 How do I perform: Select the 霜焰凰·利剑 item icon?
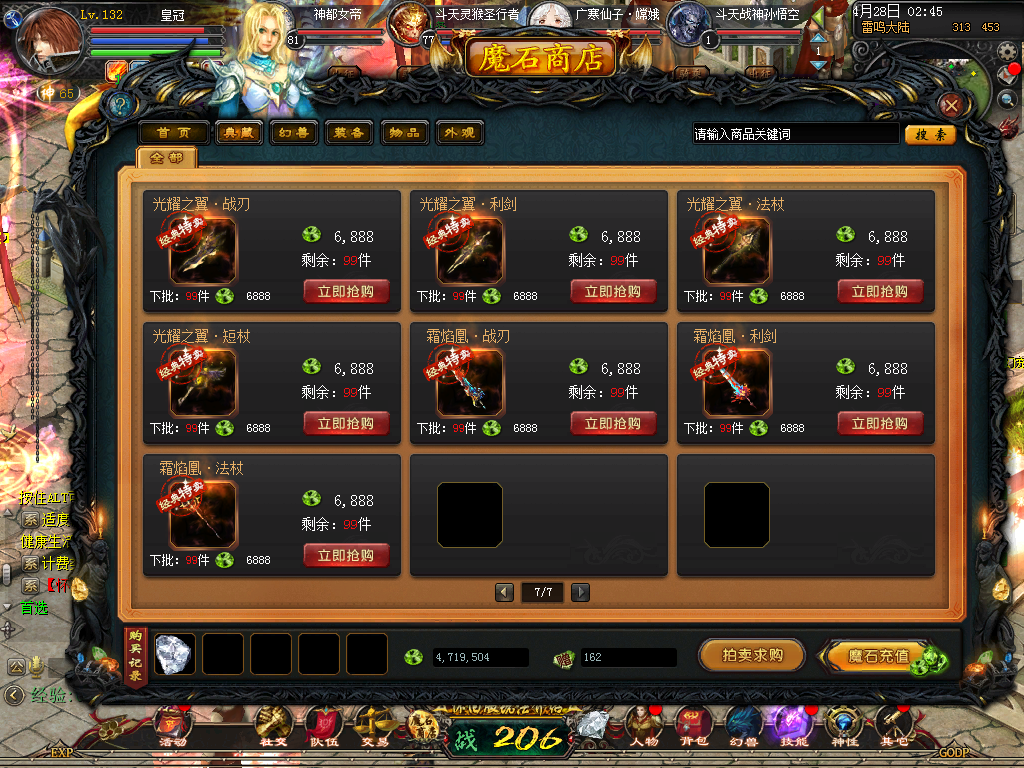737,383
